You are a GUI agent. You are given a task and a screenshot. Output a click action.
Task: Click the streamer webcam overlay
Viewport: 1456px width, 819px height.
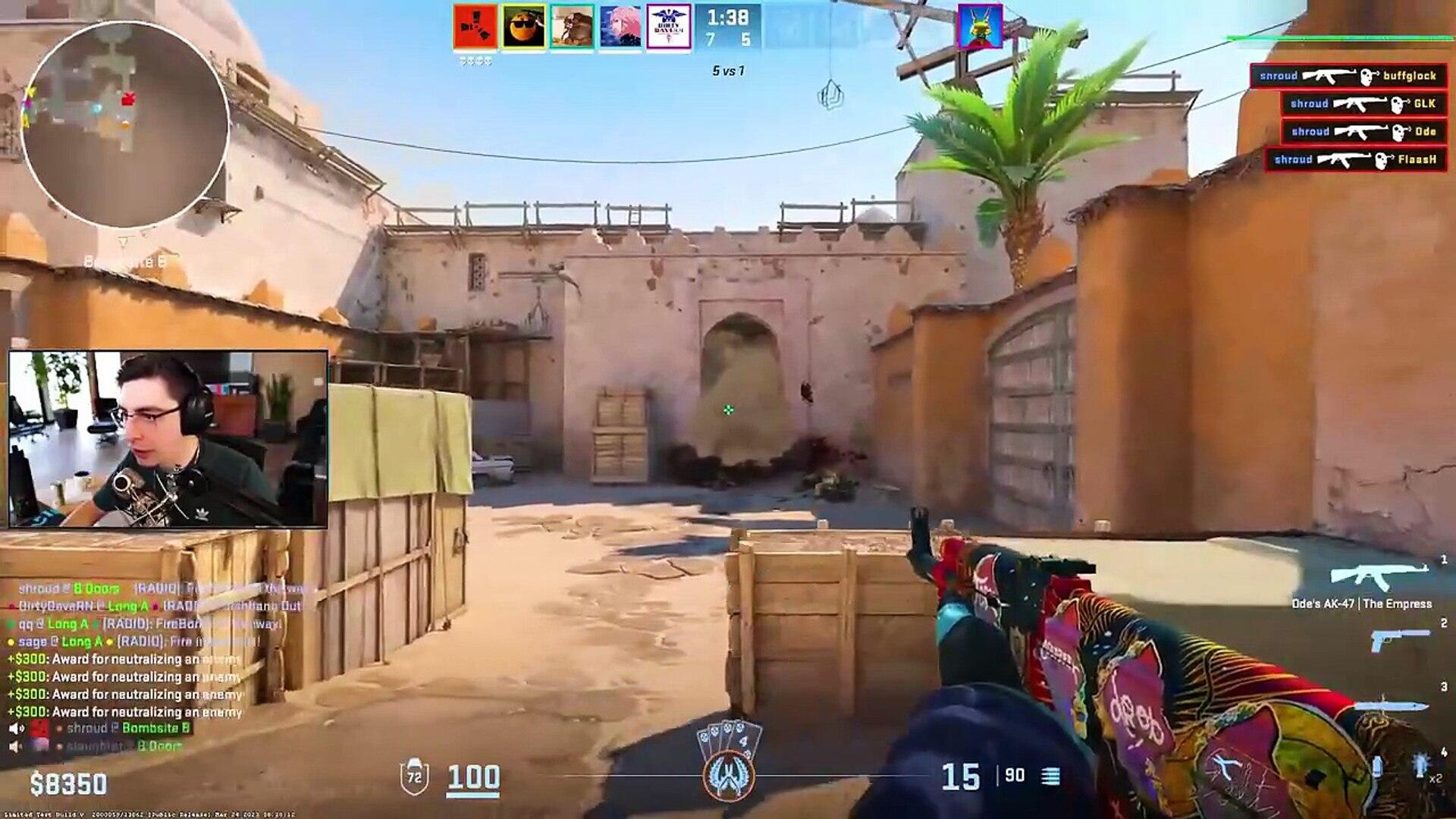tap(168, 439)
